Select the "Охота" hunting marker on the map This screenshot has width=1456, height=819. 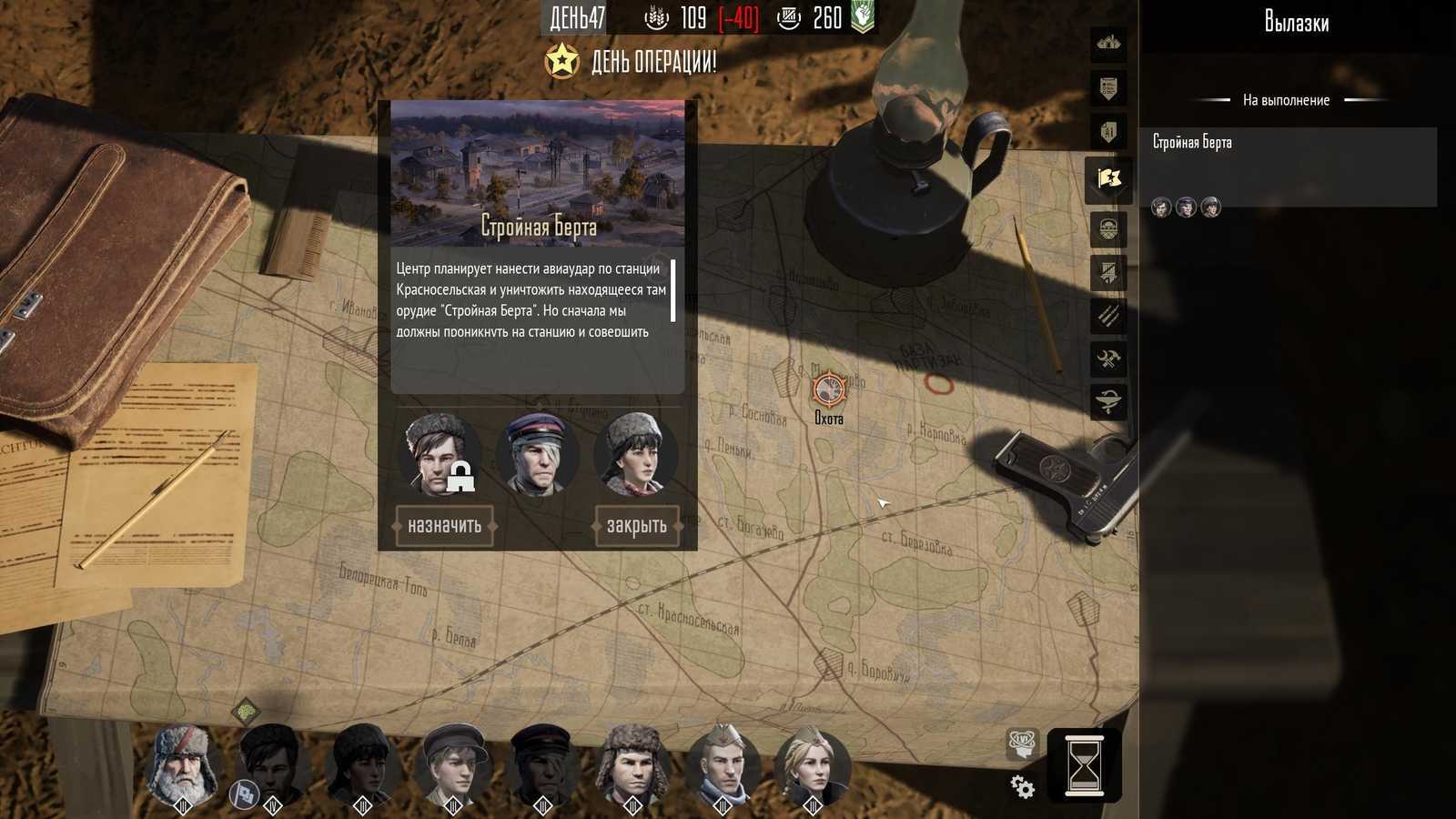coord(828,390)
